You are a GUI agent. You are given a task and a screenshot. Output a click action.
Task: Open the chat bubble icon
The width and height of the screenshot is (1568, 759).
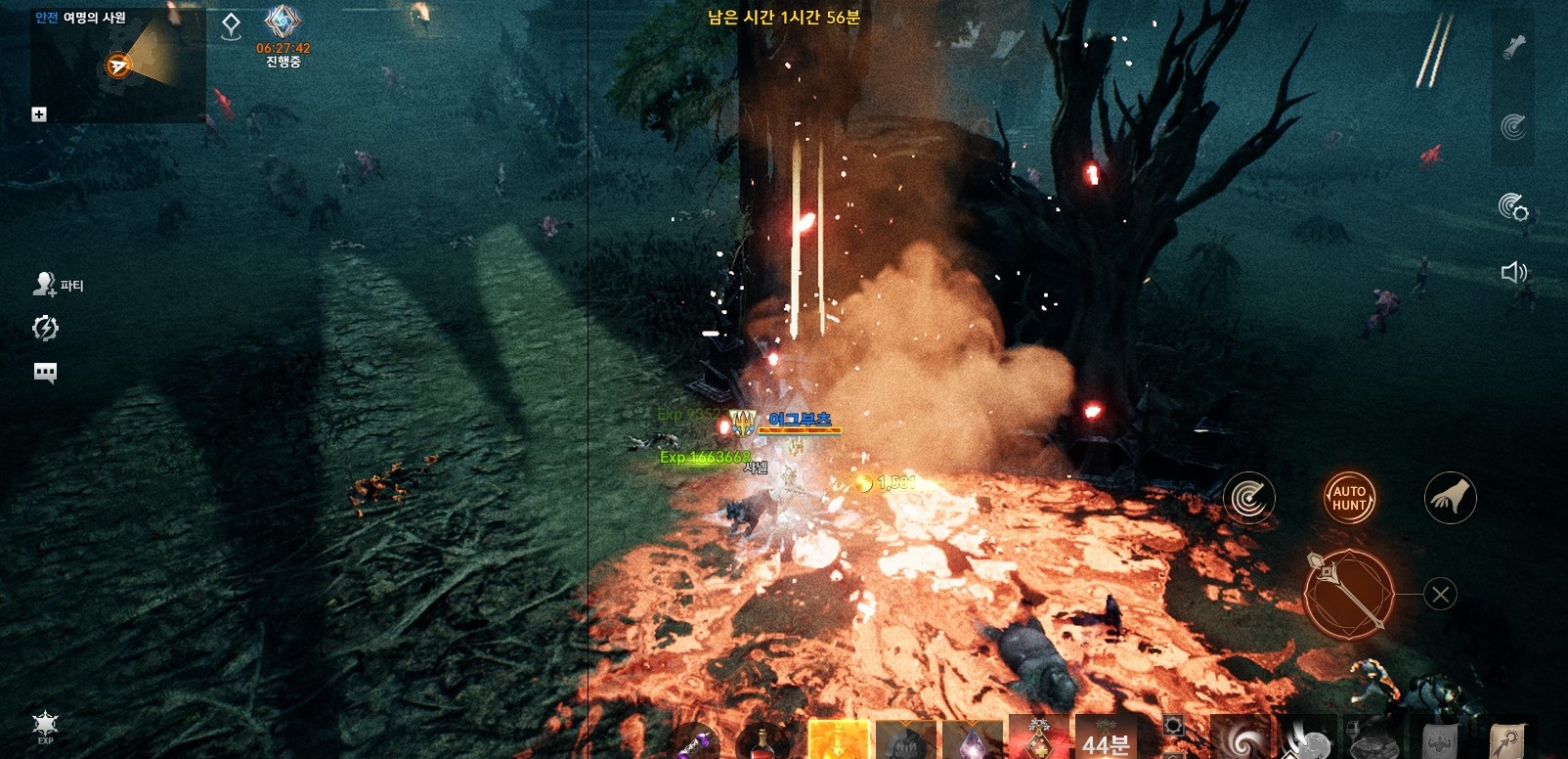[x=46, y=373]
